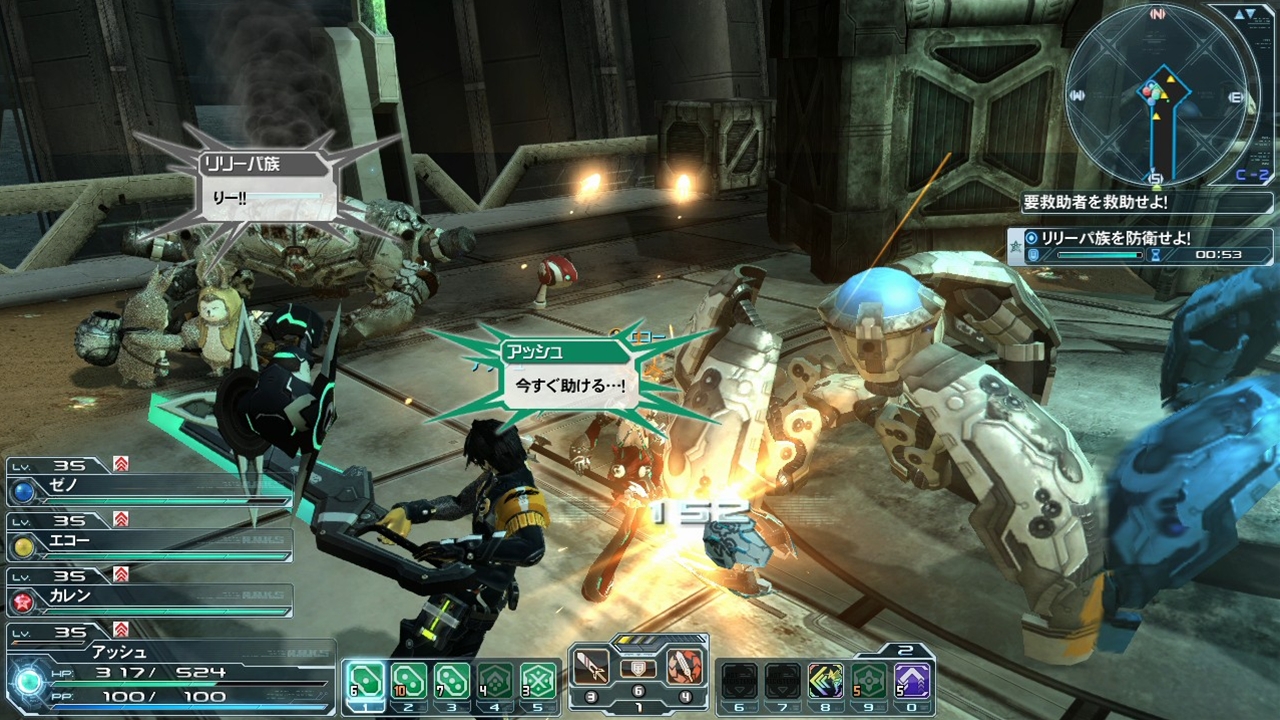Select the first green consumable in slot 1
The image size is (1280, 720).
pos(365,681)
